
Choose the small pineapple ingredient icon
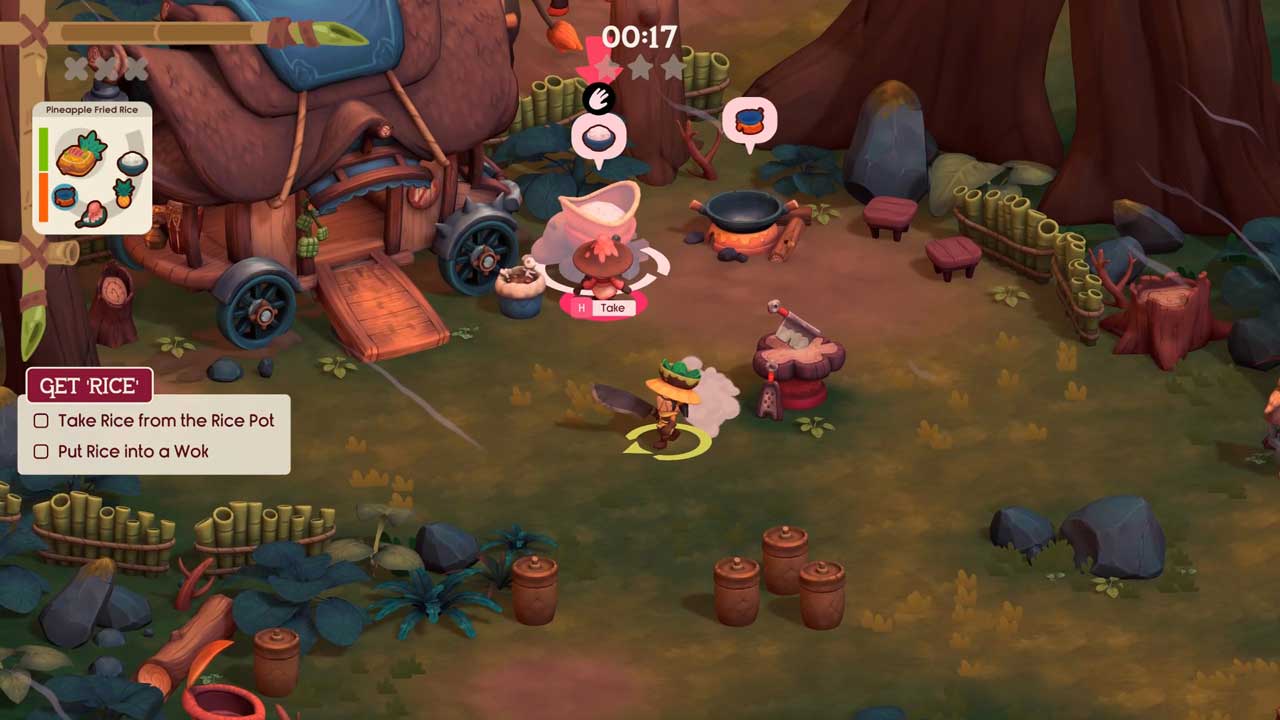(126, 193)
